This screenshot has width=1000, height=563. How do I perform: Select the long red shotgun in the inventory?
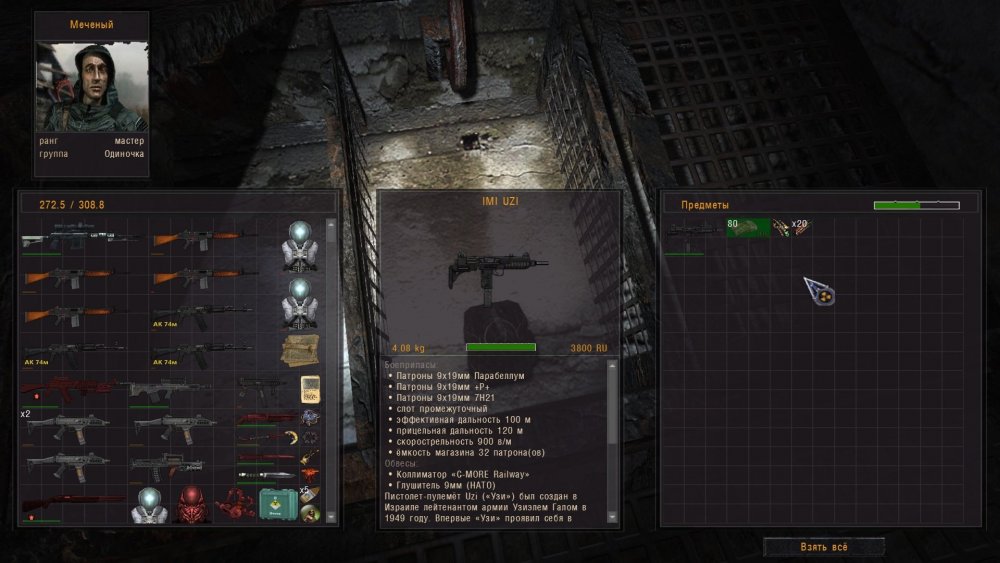pos(72,500)
